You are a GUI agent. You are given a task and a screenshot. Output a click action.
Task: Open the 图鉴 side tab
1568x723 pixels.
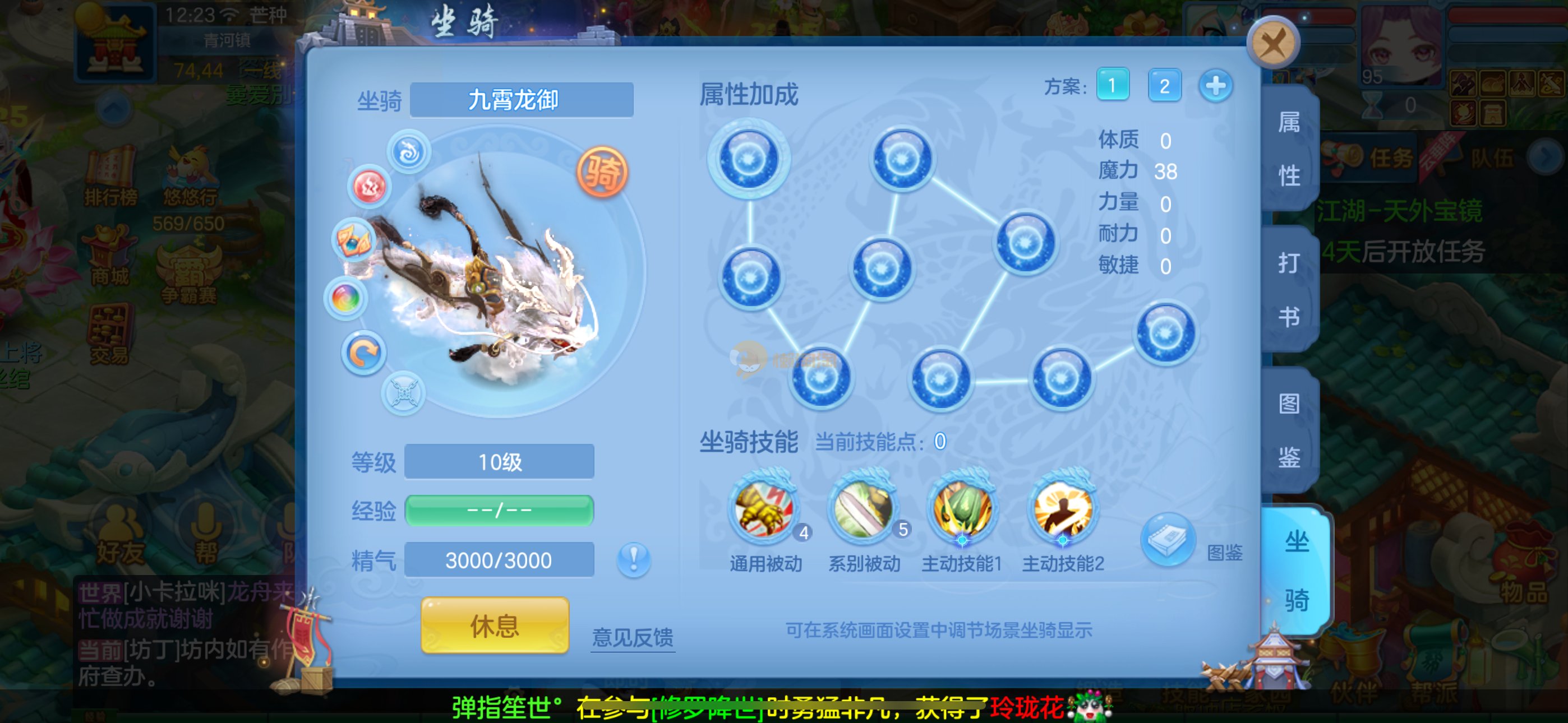(1289, 430)
